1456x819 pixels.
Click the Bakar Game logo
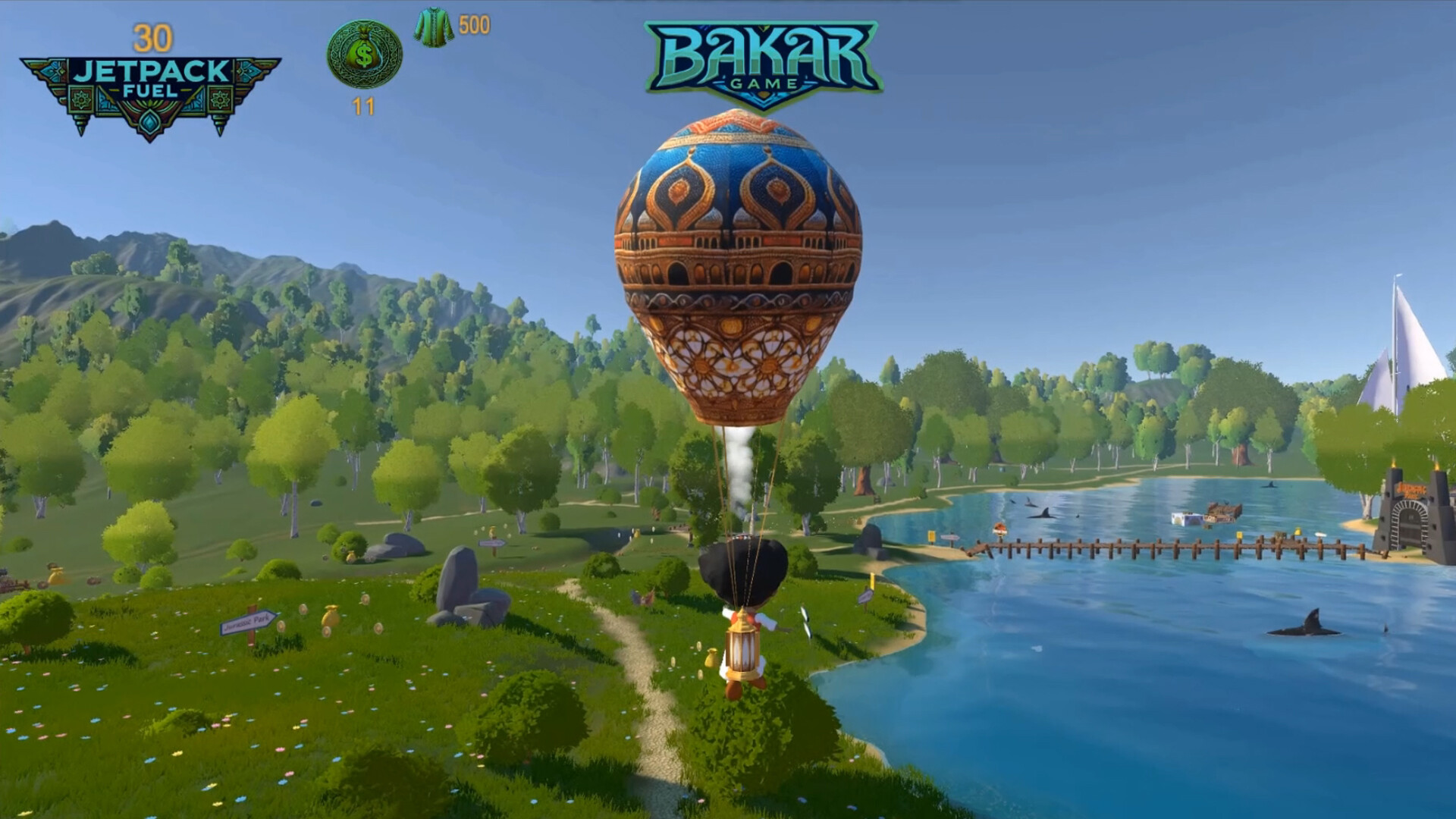764,58
